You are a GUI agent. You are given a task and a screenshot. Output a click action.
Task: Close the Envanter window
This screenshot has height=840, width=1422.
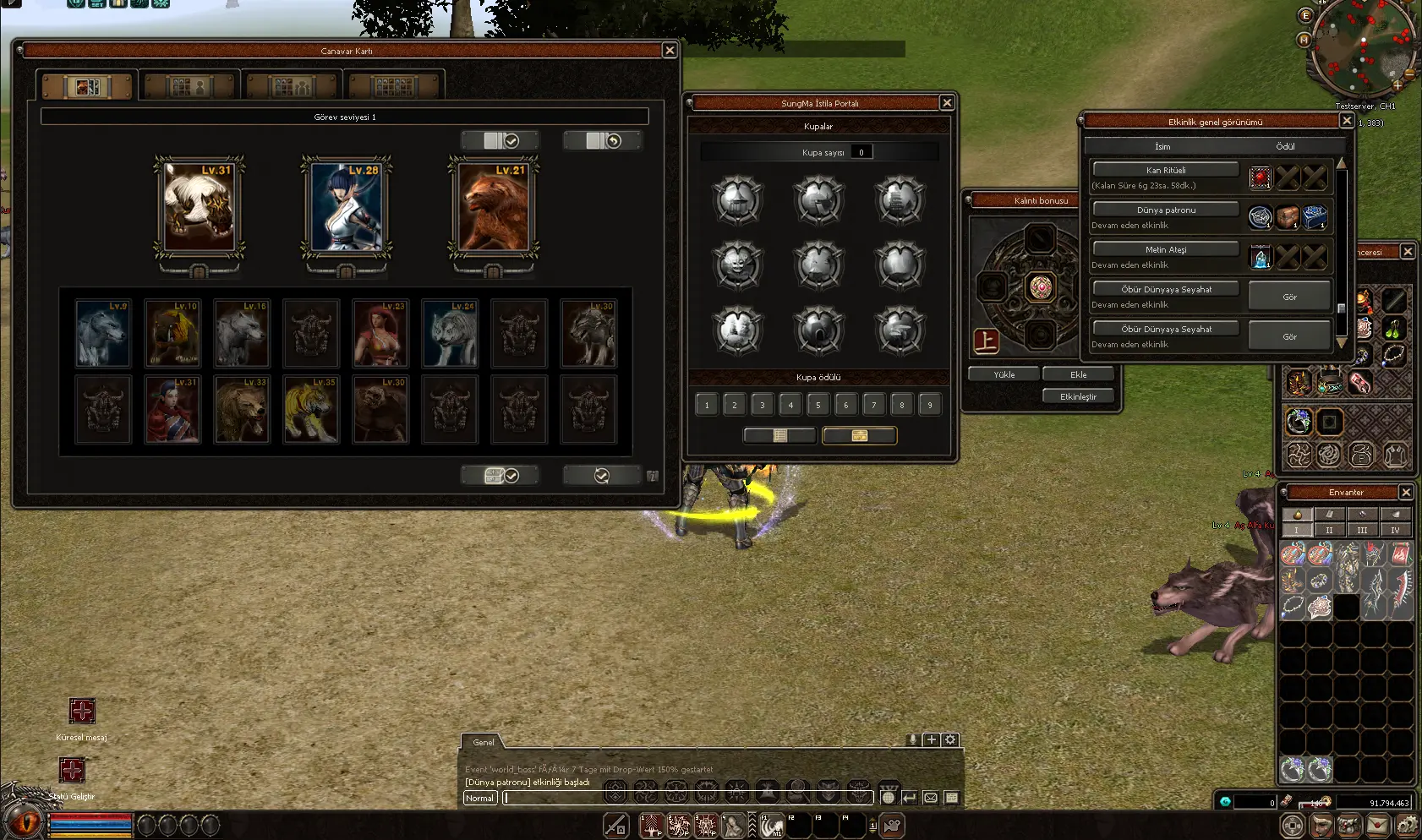click(x=1406, y=492)
